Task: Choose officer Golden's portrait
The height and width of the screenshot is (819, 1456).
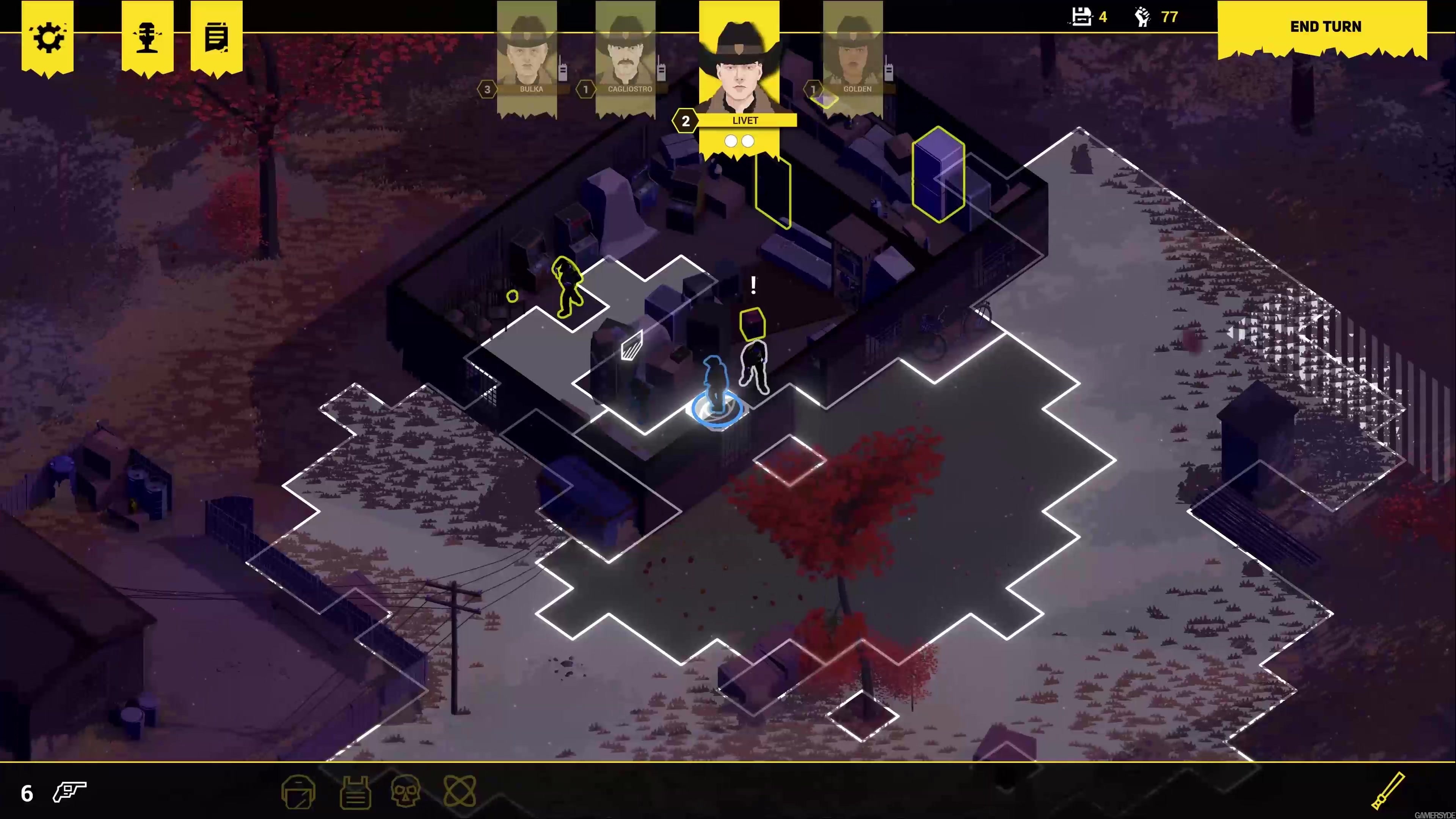Action: 853,56
